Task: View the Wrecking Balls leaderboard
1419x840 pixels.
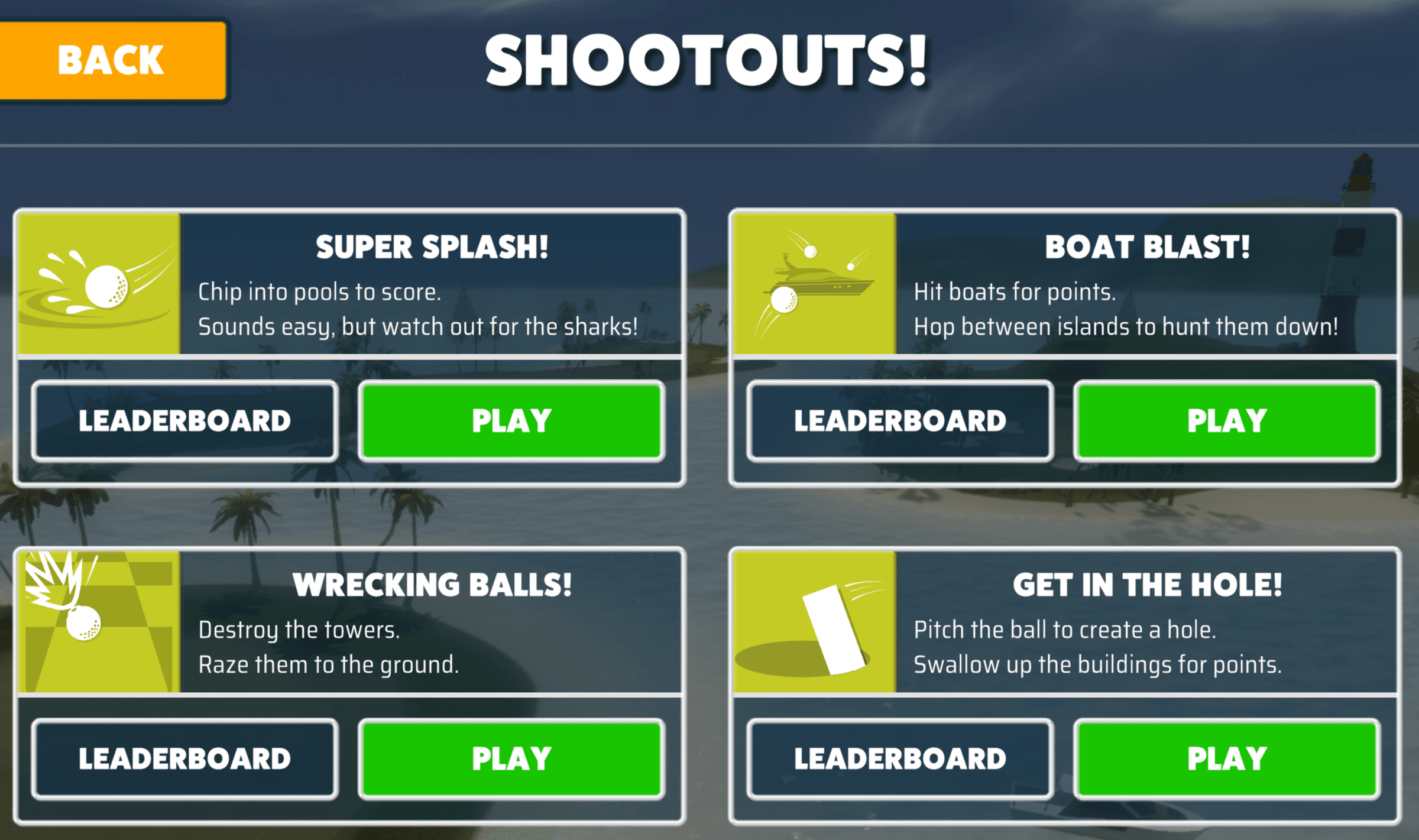Action: pyautogui.click(x=184, y=758)
